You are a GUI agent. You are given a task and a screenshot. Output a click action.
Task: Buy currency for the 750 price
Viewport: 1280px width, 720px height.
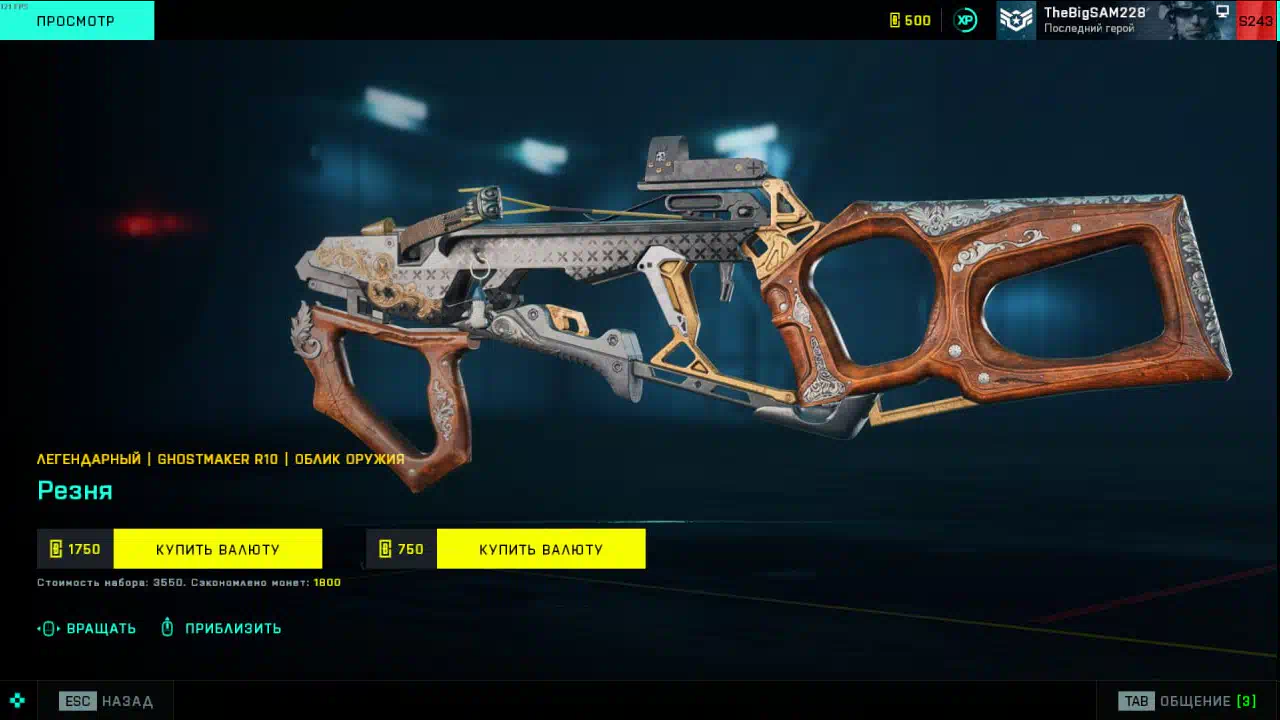pos(540,549)
